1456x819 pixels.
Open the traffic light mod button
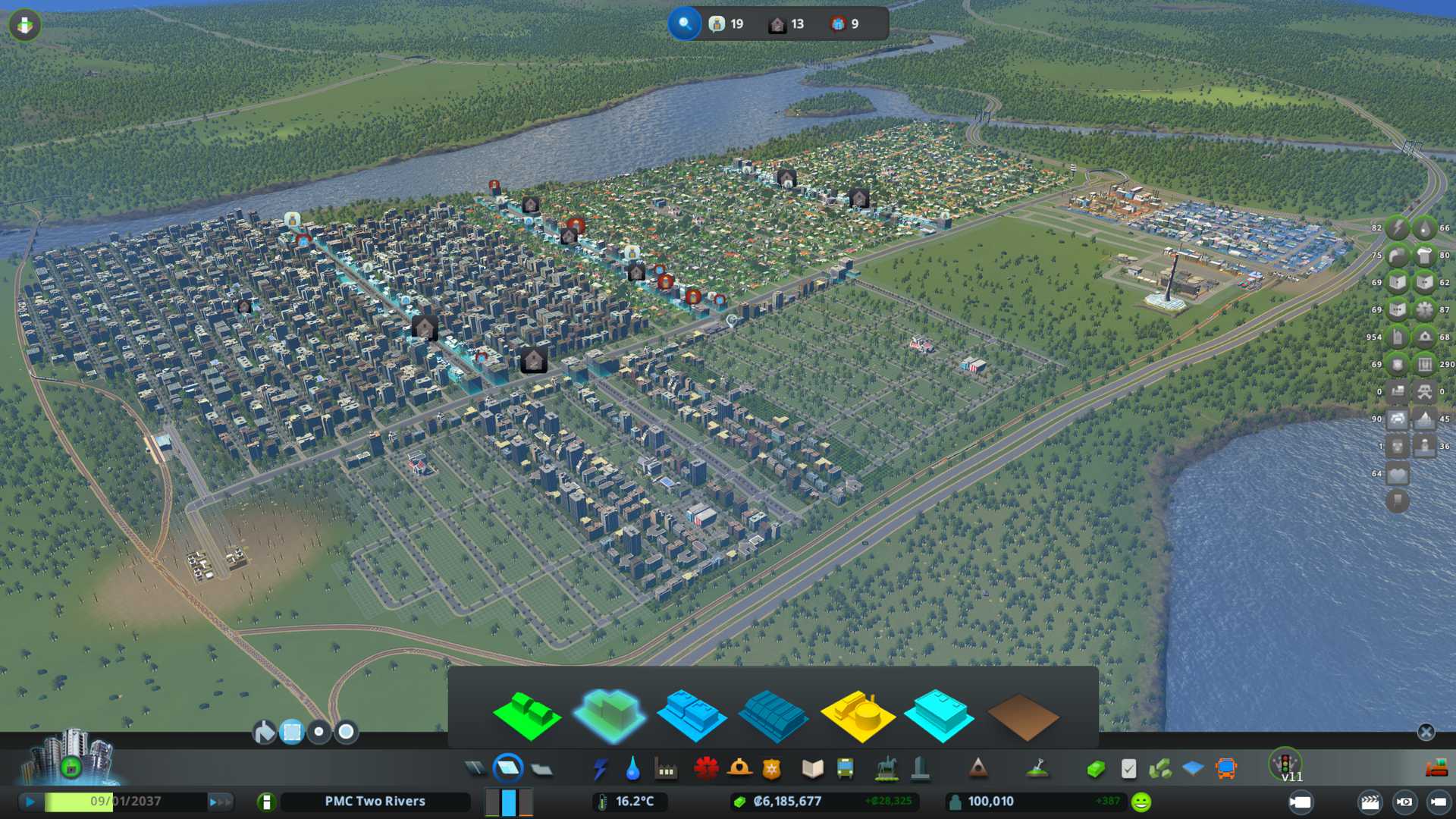tap(1285, 763)
